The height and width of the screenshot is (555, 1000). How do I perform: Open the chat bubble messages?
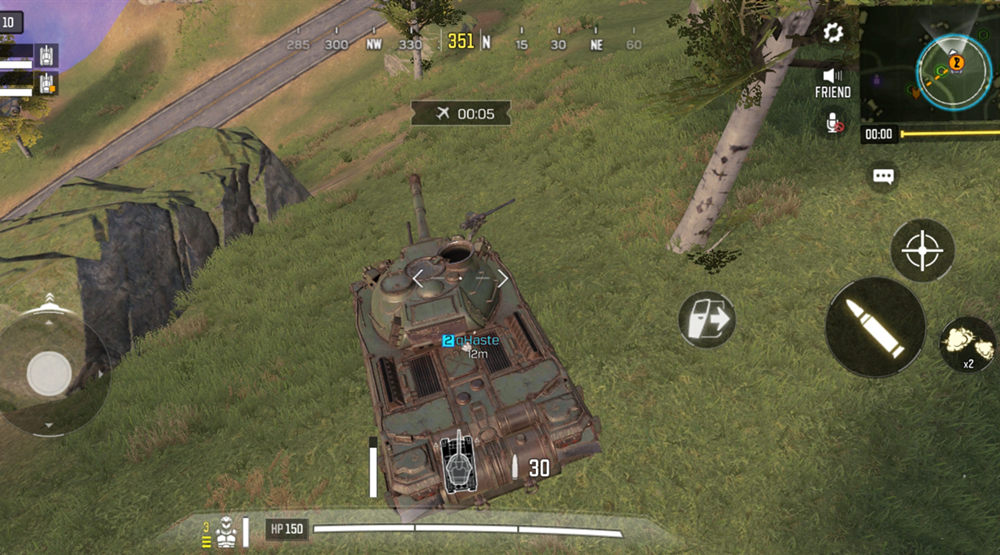click(882, 176)
